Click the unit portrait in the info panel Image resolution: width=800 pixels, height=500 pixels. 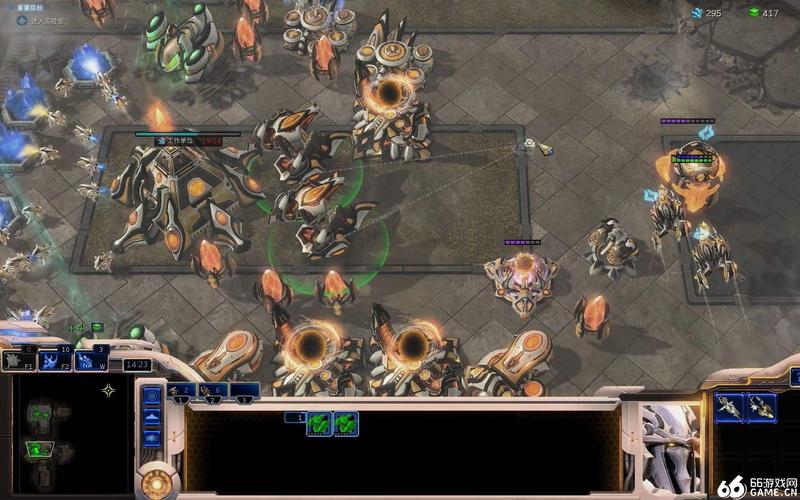670,434
